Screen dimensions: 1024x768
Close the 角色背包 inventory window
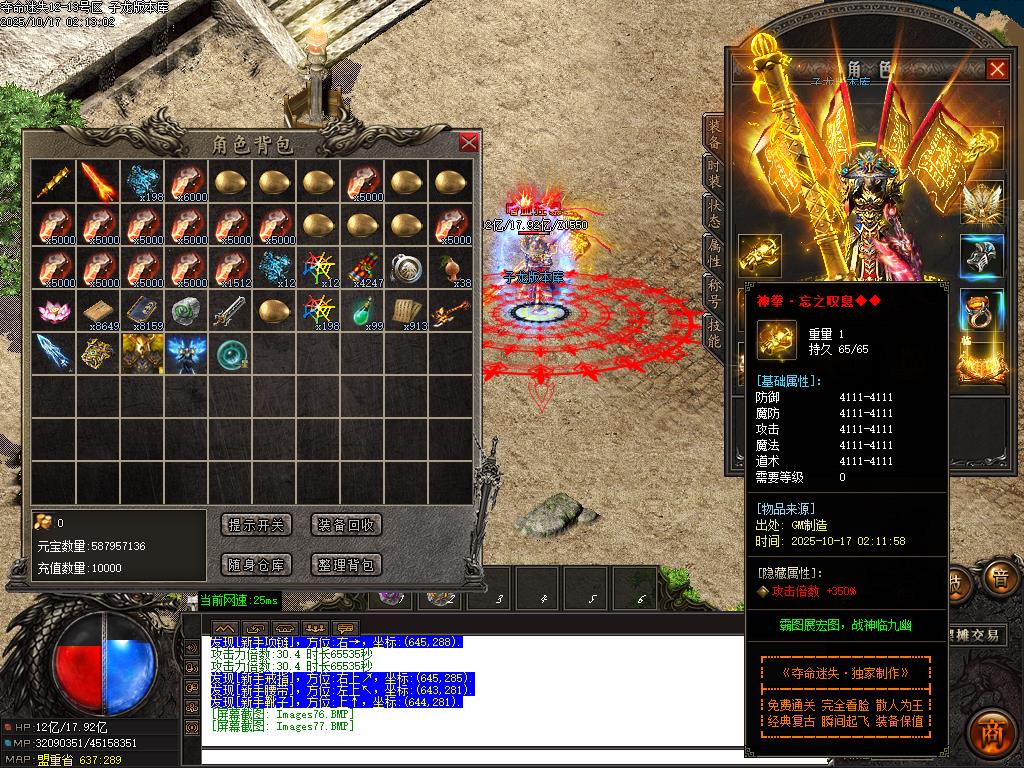[x=468, y=142]
